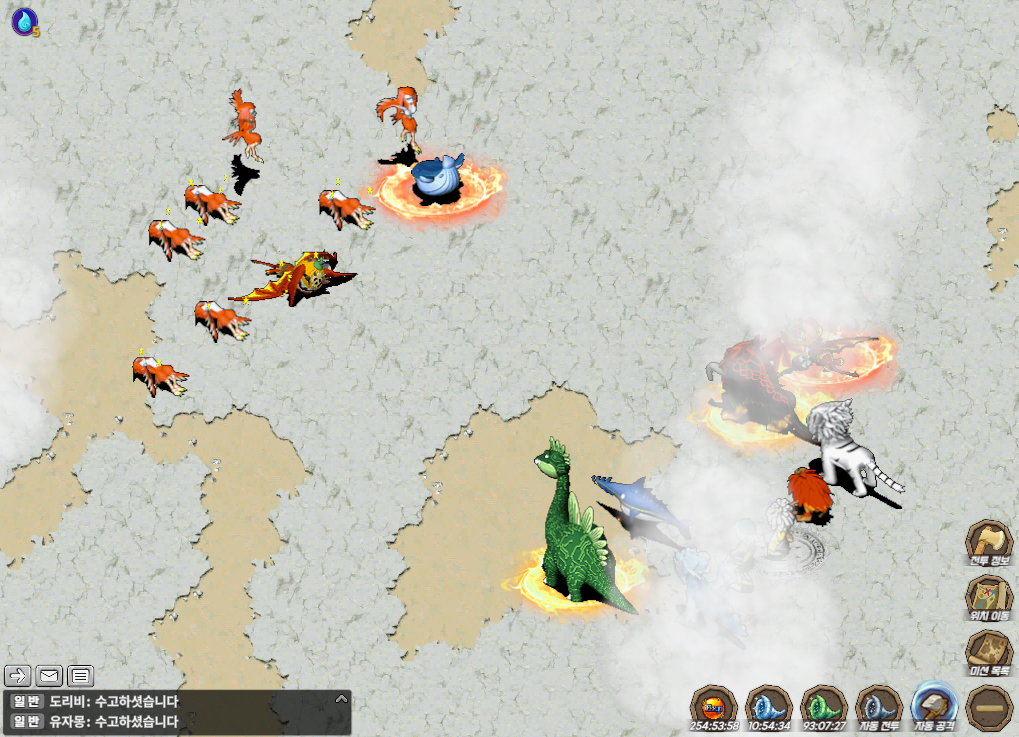Toggle the 자동 전투 auto battle button

pos(880,706)
